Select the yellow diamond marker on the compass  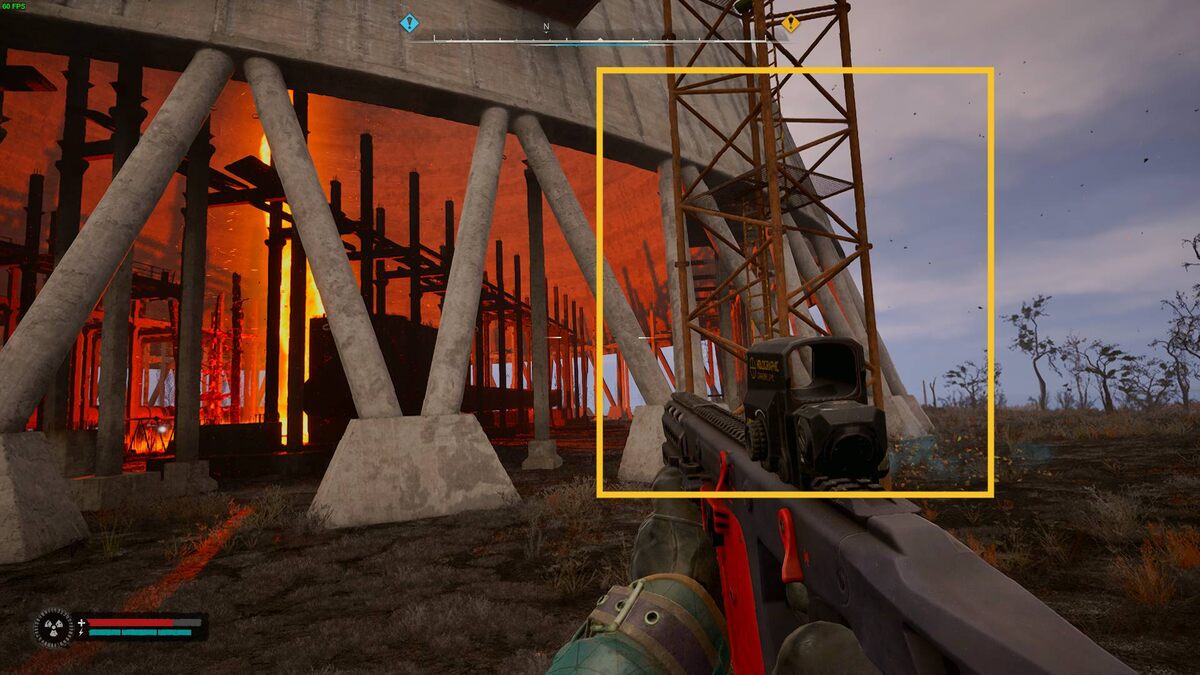click(x=790, y=22)
